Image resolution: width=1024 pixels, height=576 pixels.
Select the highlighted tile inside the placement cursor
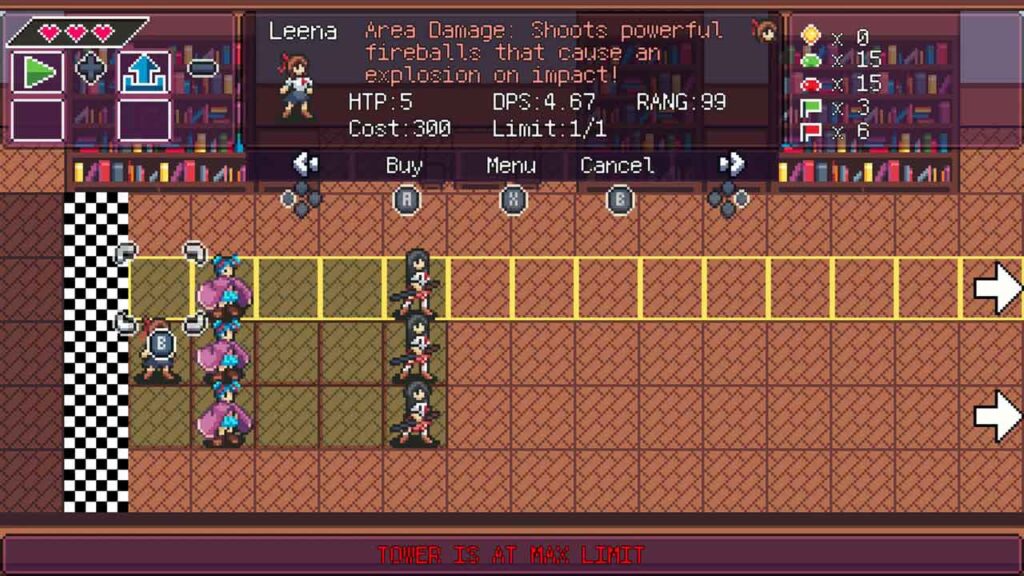(x=160, y=288)
